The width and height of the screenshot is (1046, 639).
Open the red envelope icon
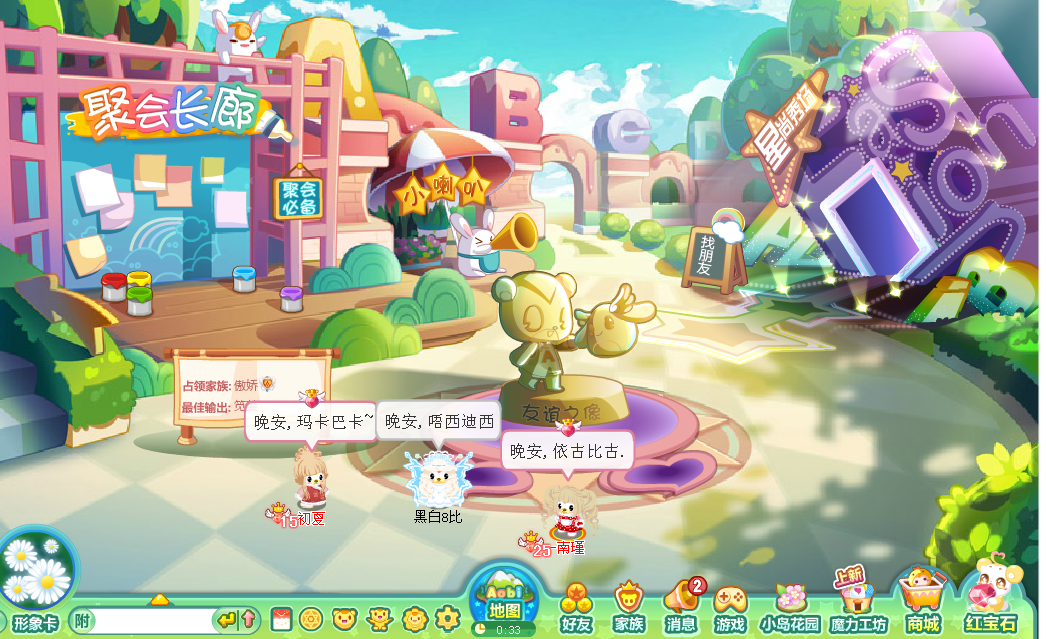[280, 620]
